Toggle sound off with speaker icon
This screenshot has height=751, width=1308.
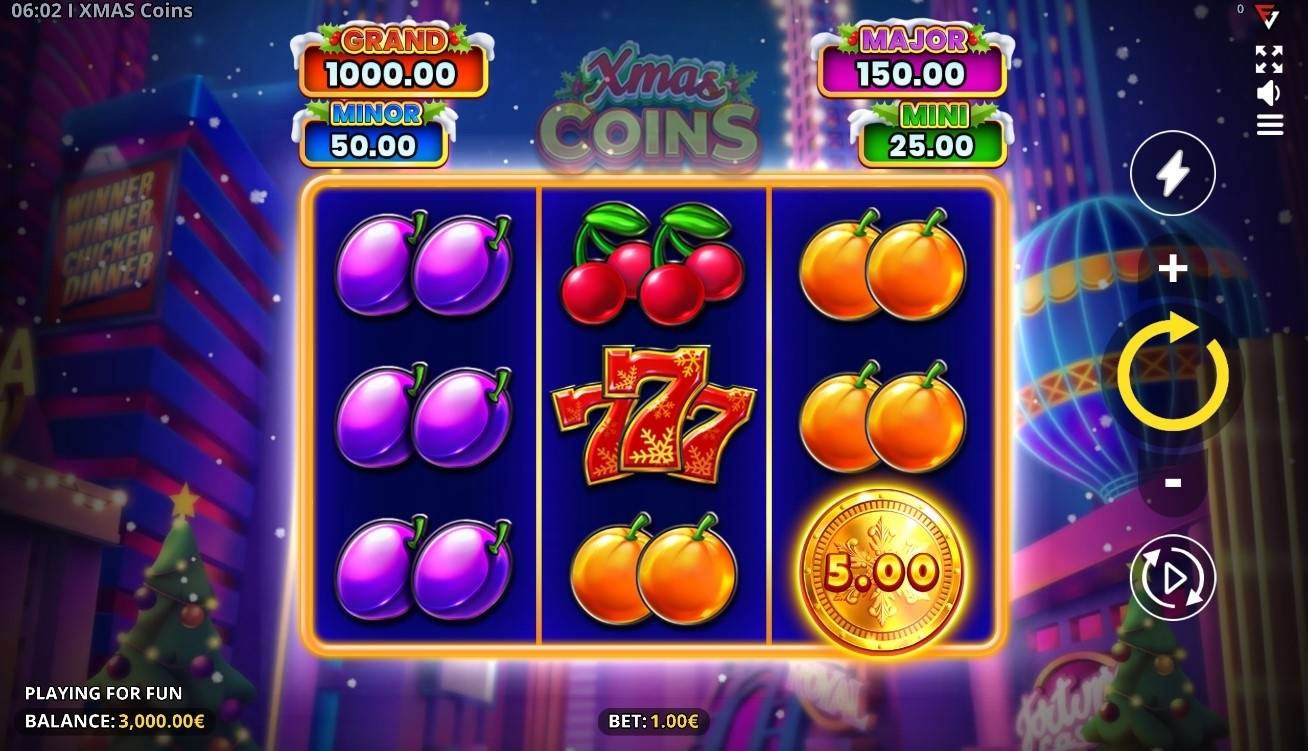(1269, 94)
